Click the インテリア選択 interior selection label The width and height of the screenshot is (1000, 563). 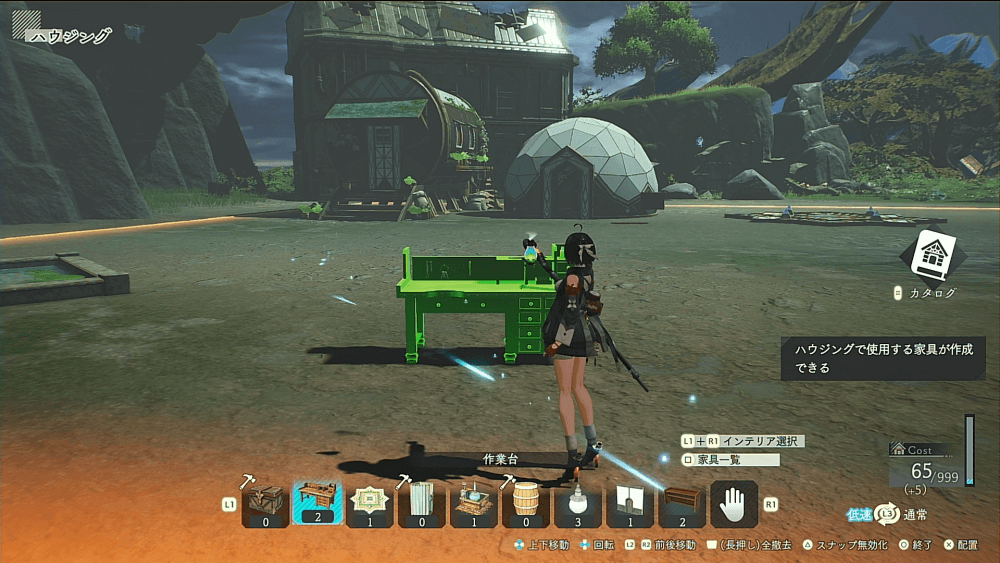click(x=762, y=441)
